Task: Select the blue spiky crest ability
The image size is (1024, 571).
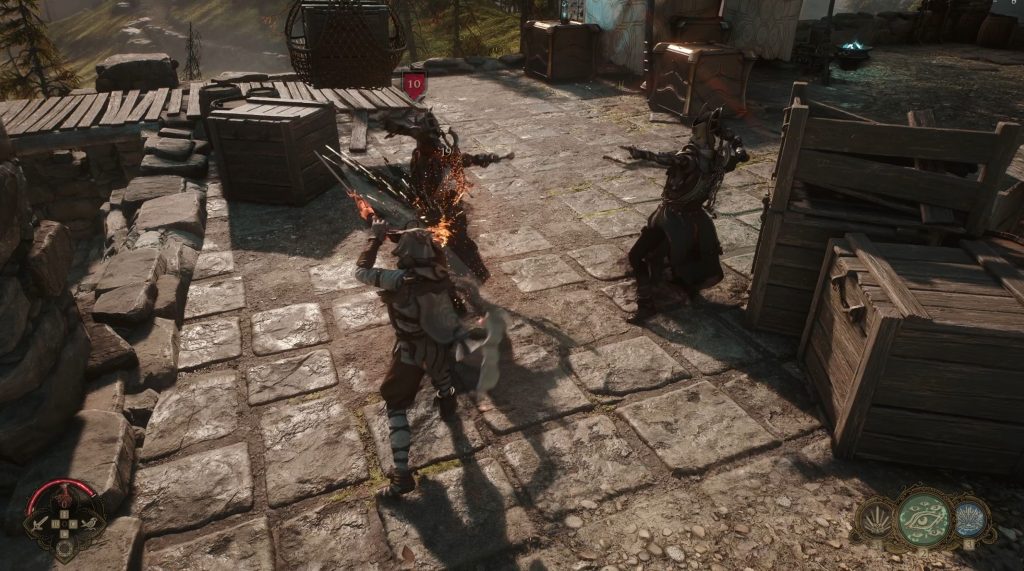Action: (x=969, y=519)
